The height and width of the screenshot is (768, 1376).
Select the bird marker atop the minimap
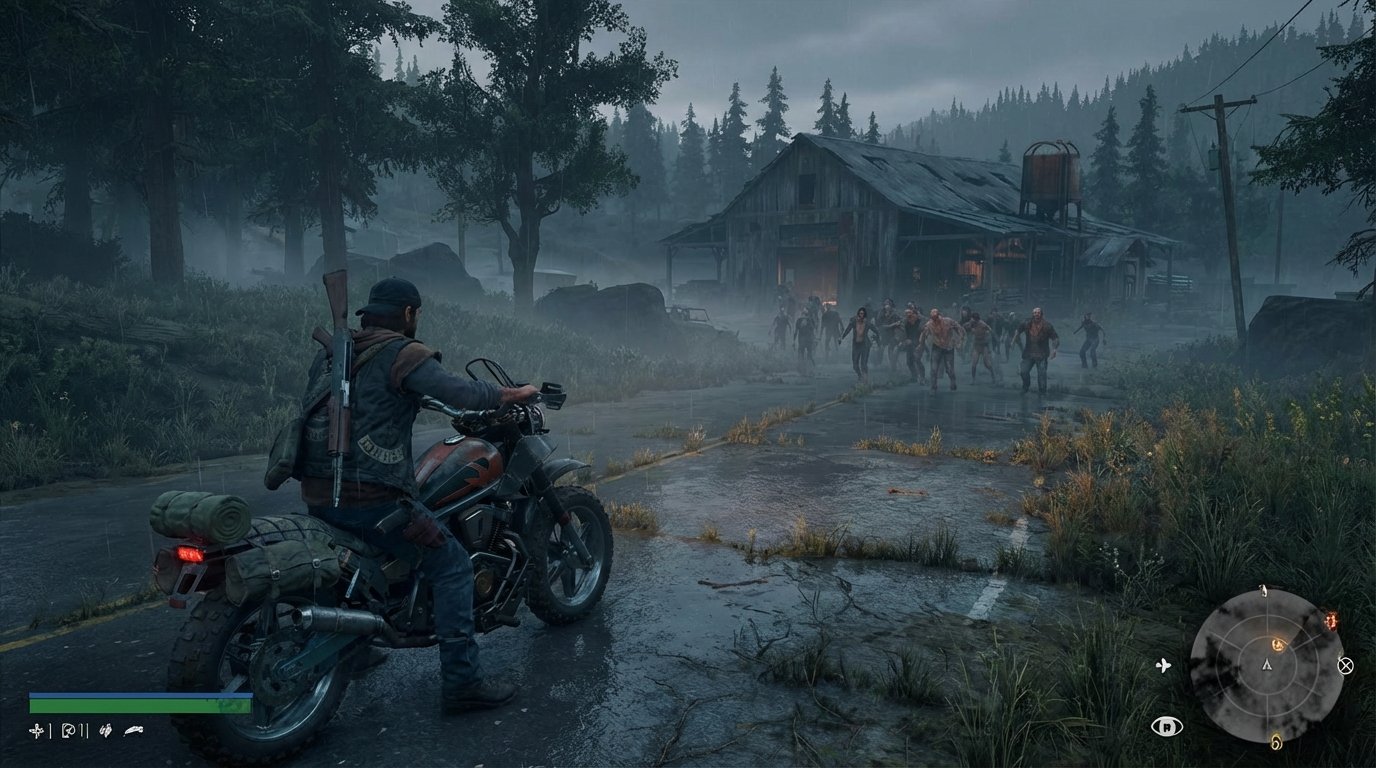(x=1263, y=589)
